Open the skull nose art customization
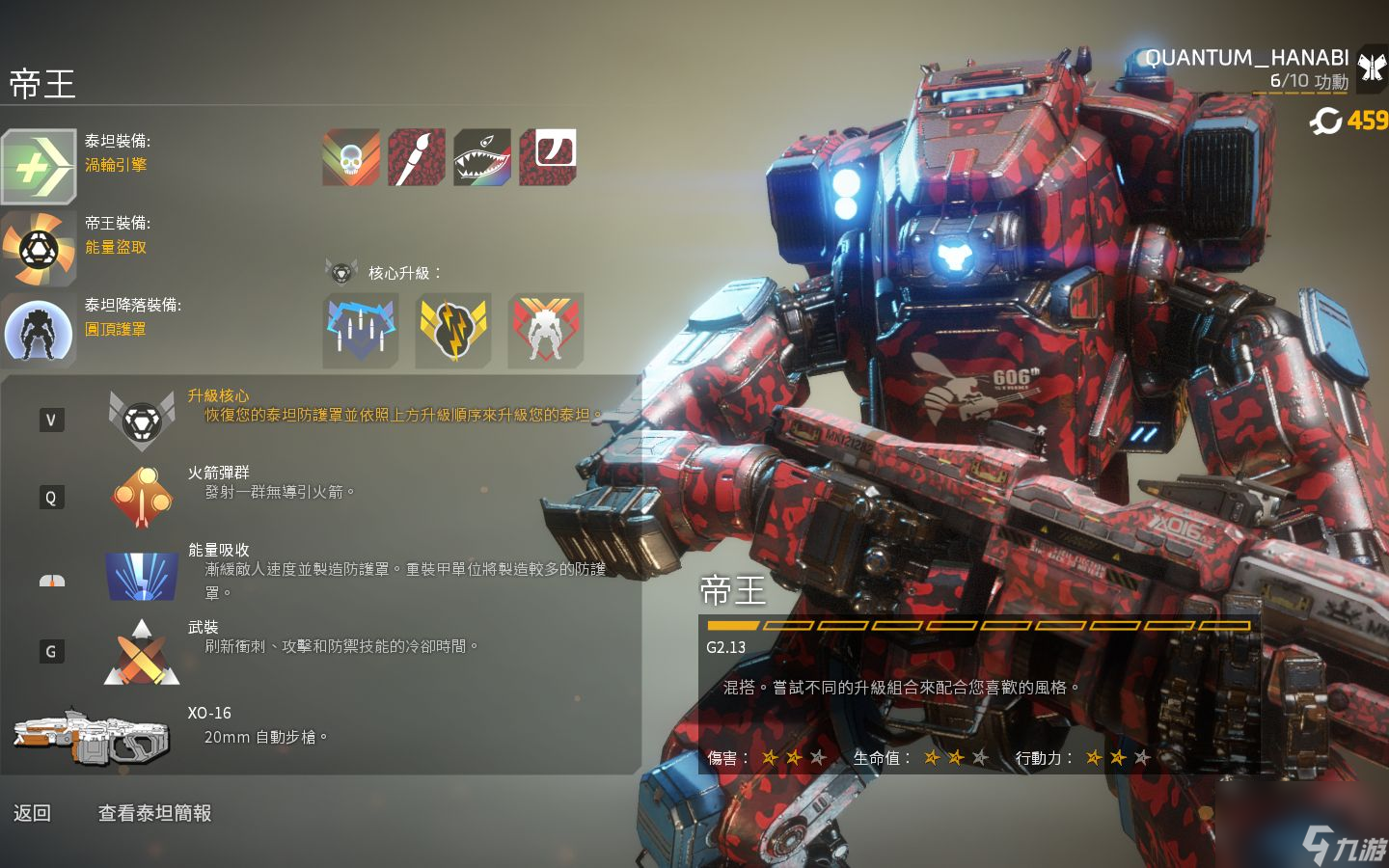Screen dimensions: 1389x868 pyautogui.click(x=351, y=156)
